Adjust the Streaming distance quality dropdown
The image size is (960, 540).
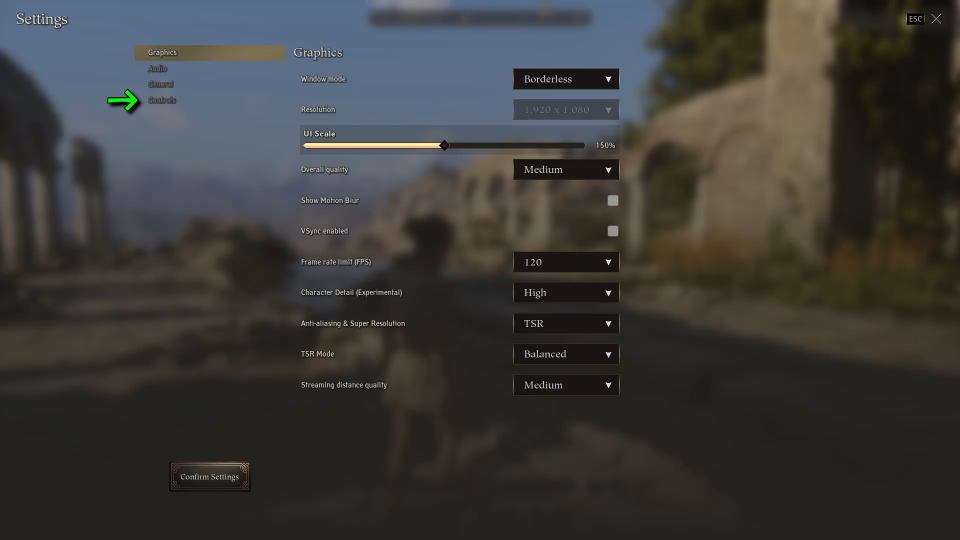point(566,385)
